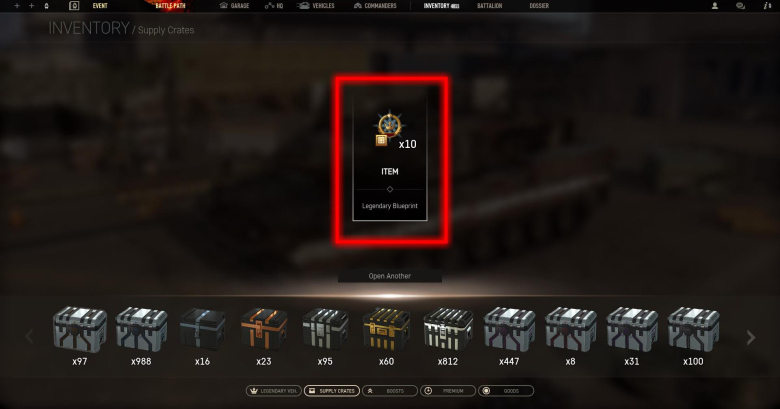Pick the white-striped crate with x812

point(447,330)
